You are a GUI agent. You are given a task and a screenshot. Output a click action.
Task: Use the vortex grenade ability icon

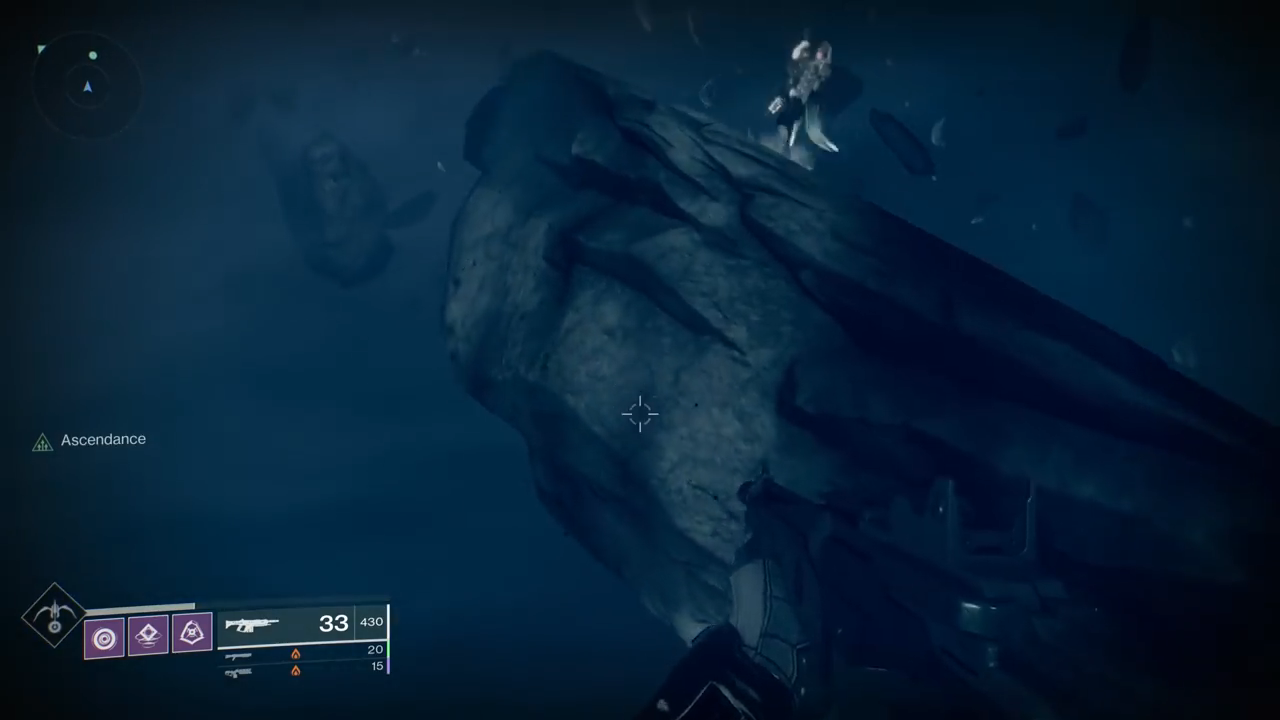point(104,637)
